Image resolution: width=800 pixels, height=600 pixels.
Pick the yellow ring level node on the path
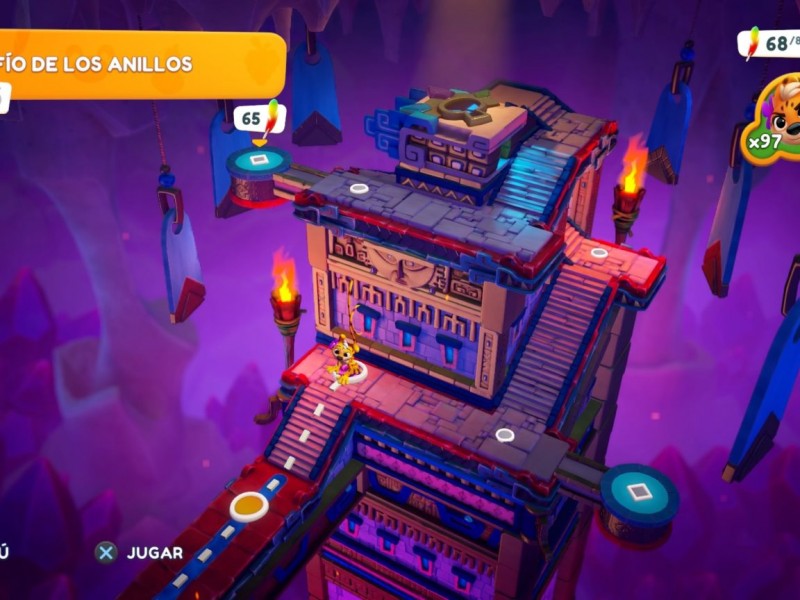tap(248, 505)
